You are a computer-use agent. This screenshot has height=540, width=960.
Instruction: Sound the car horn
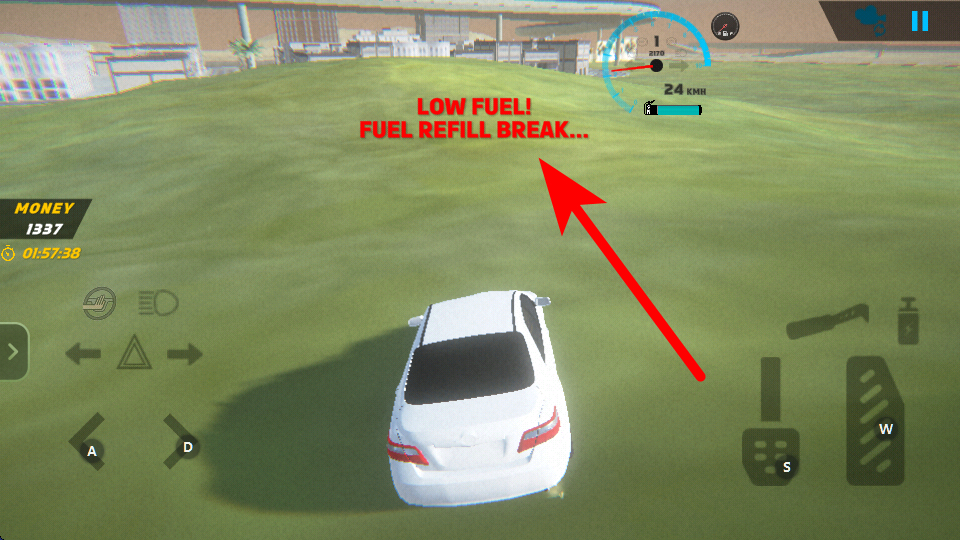[x=99, y=302]
